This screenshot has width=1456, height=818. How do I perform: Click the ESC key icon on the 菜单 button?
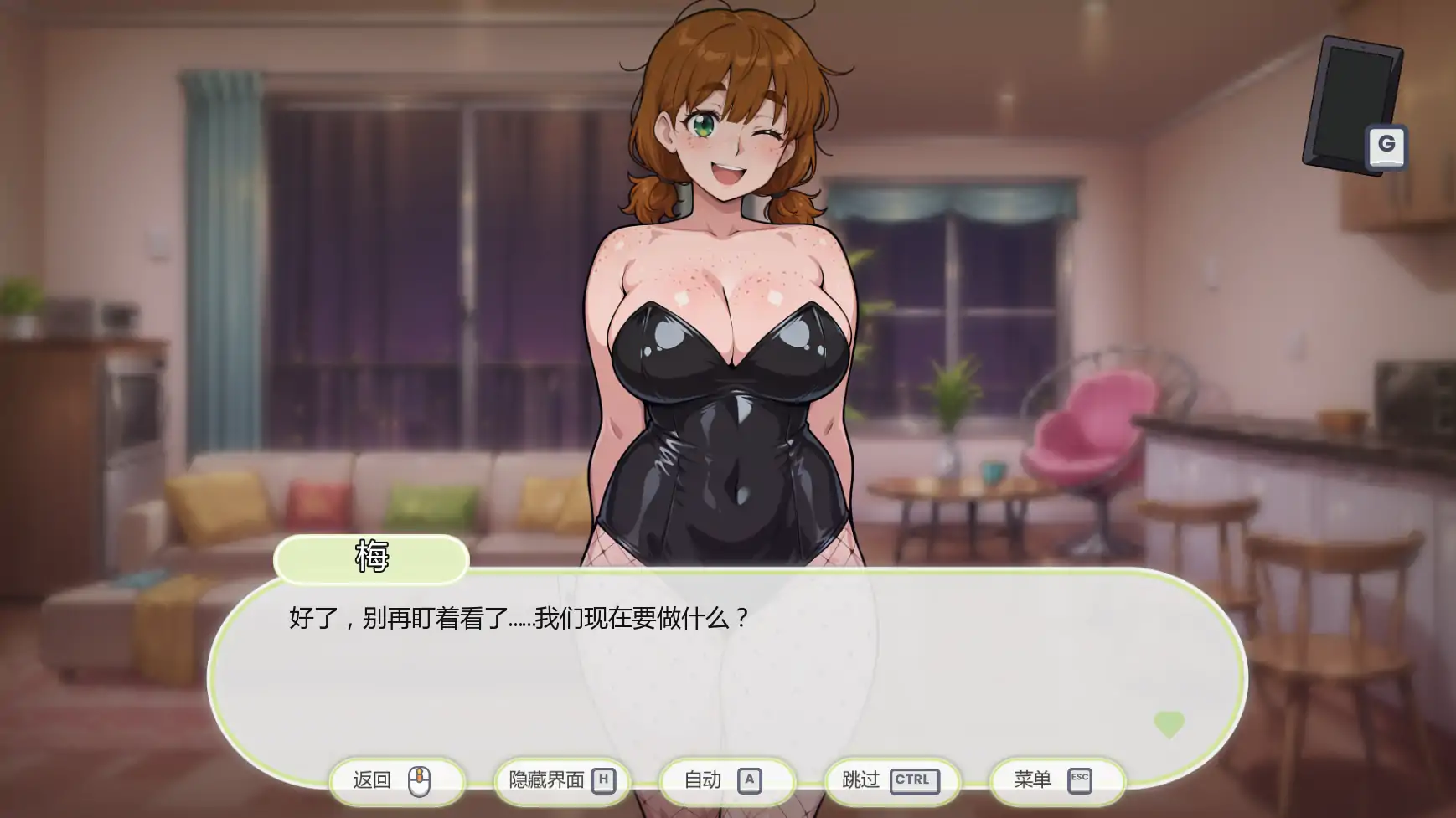[x=1081, y=779]
